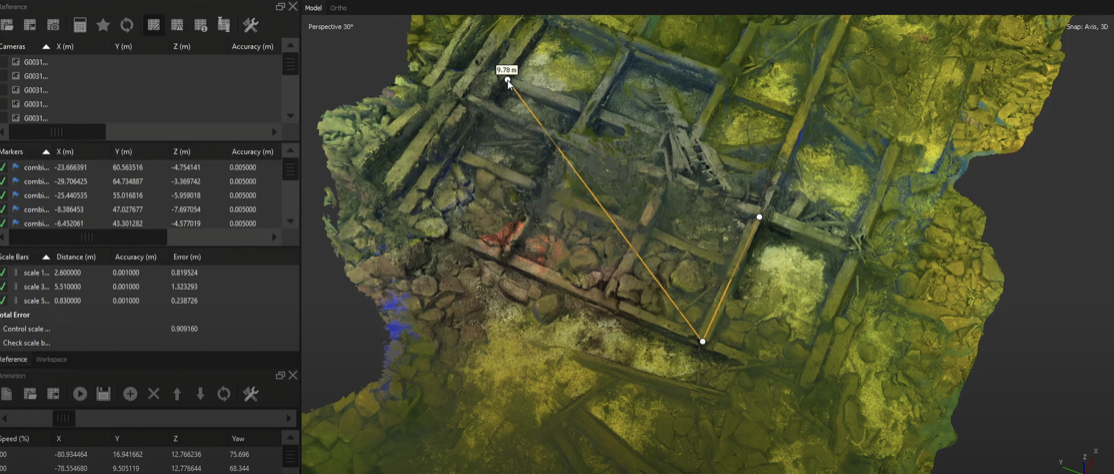Move keyframe up with the up arrow
The image size is (1114, 474).
pyautogui.click(x=177, y=394)
